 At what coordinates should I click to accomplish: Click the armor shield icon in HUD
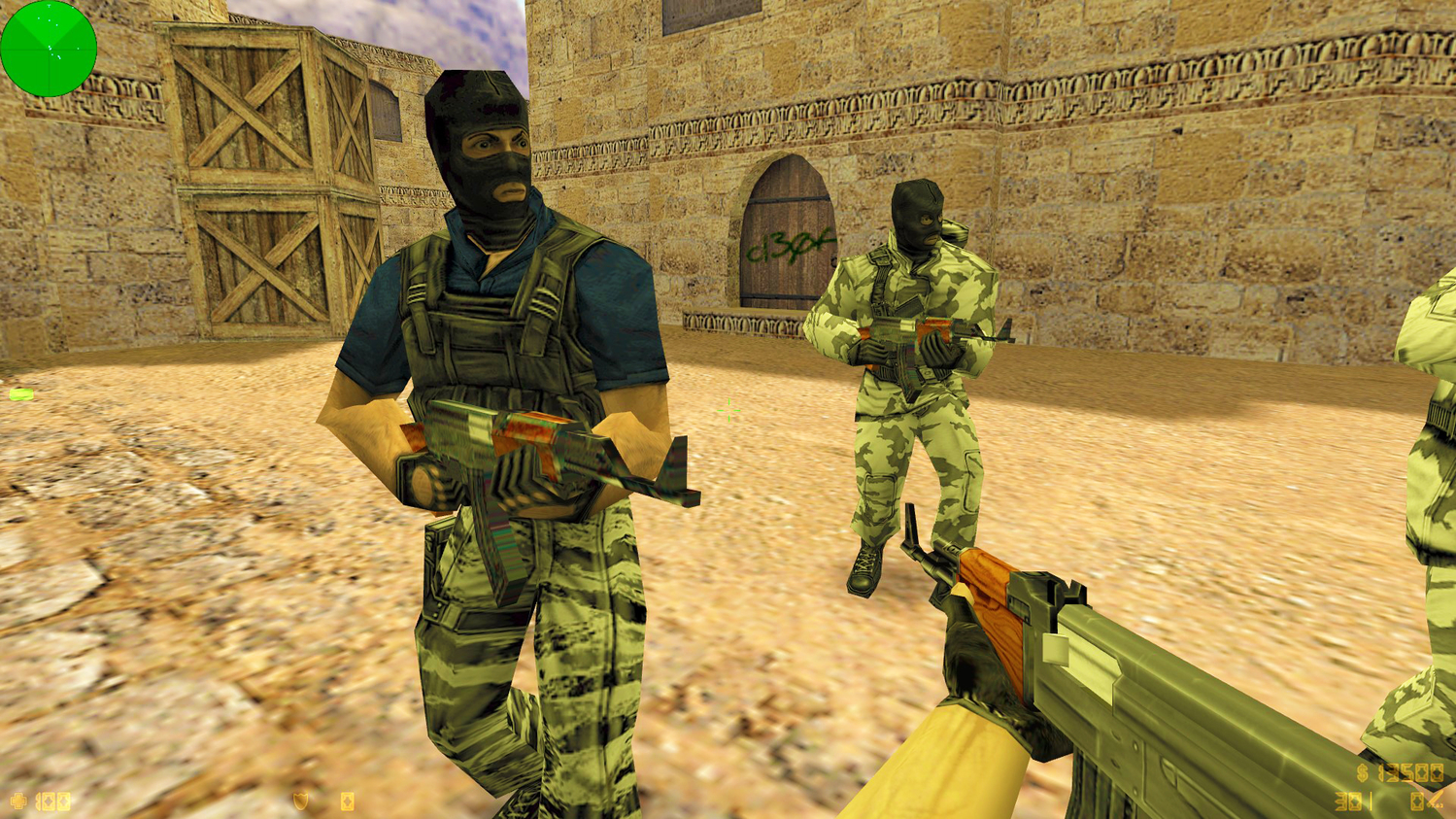click(299, 801)
